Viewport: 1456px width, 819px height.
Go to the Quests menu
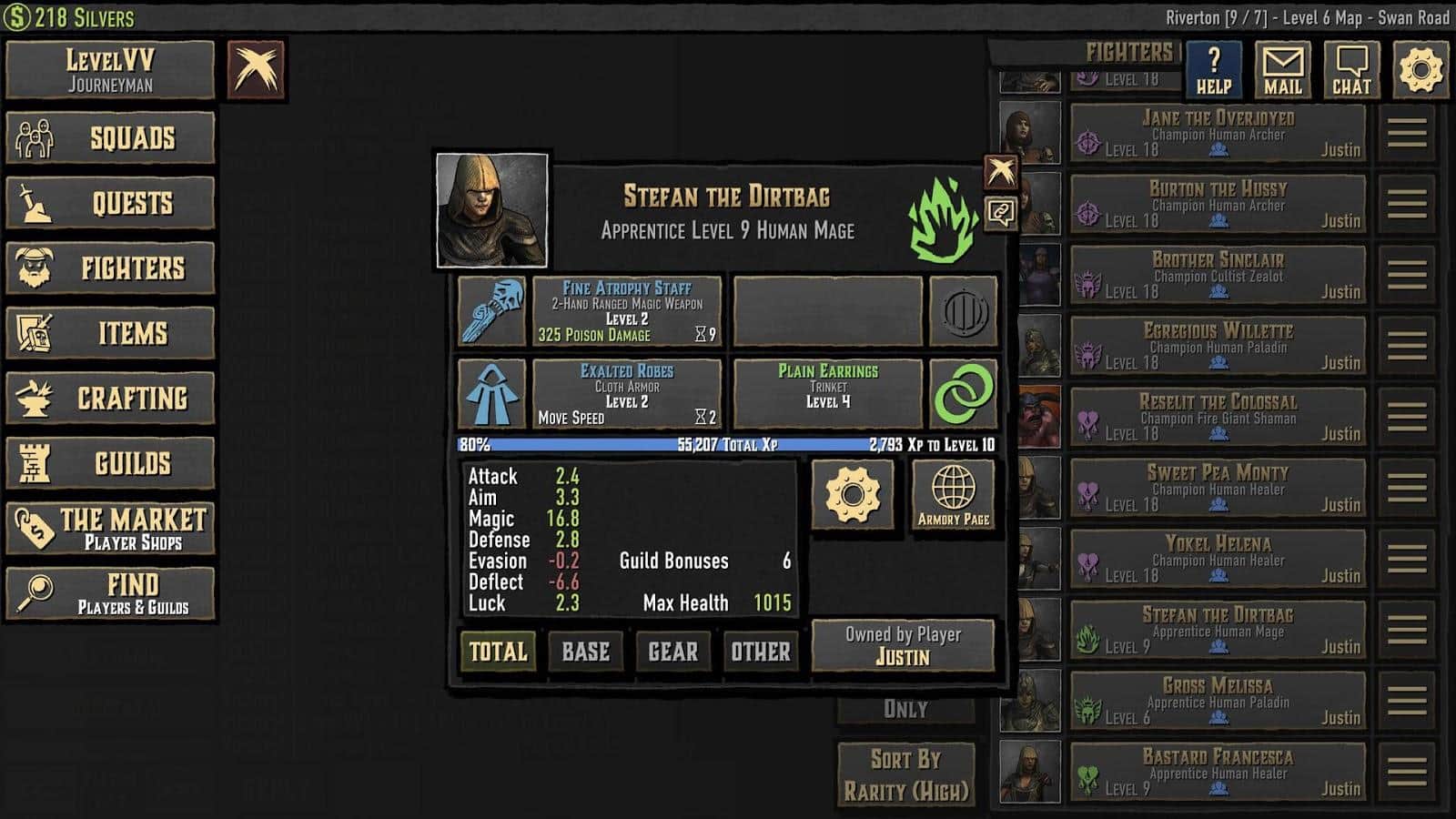pos(110,203)
